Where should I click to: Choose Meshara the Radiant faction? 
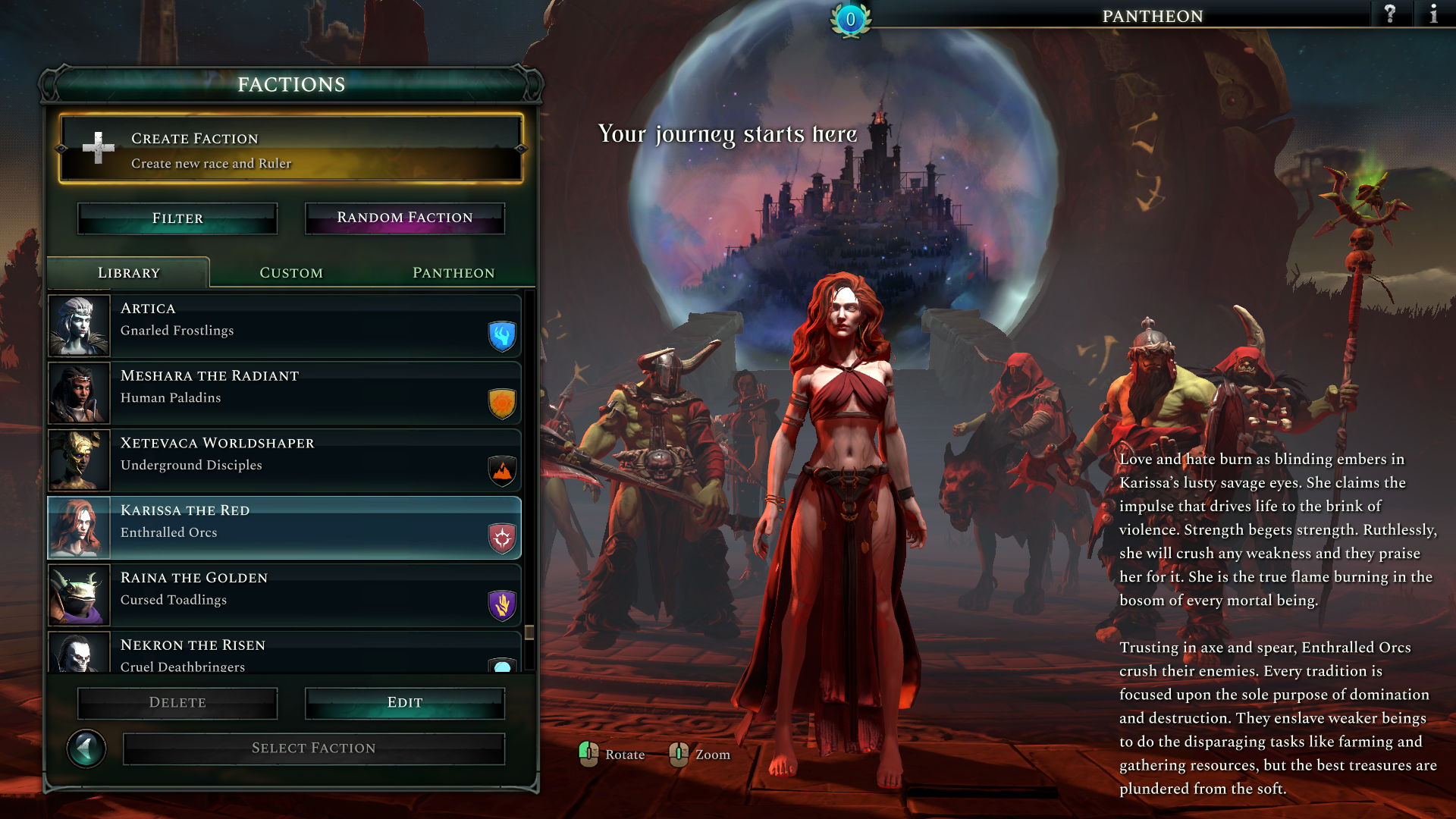click(x=284, y=393)
